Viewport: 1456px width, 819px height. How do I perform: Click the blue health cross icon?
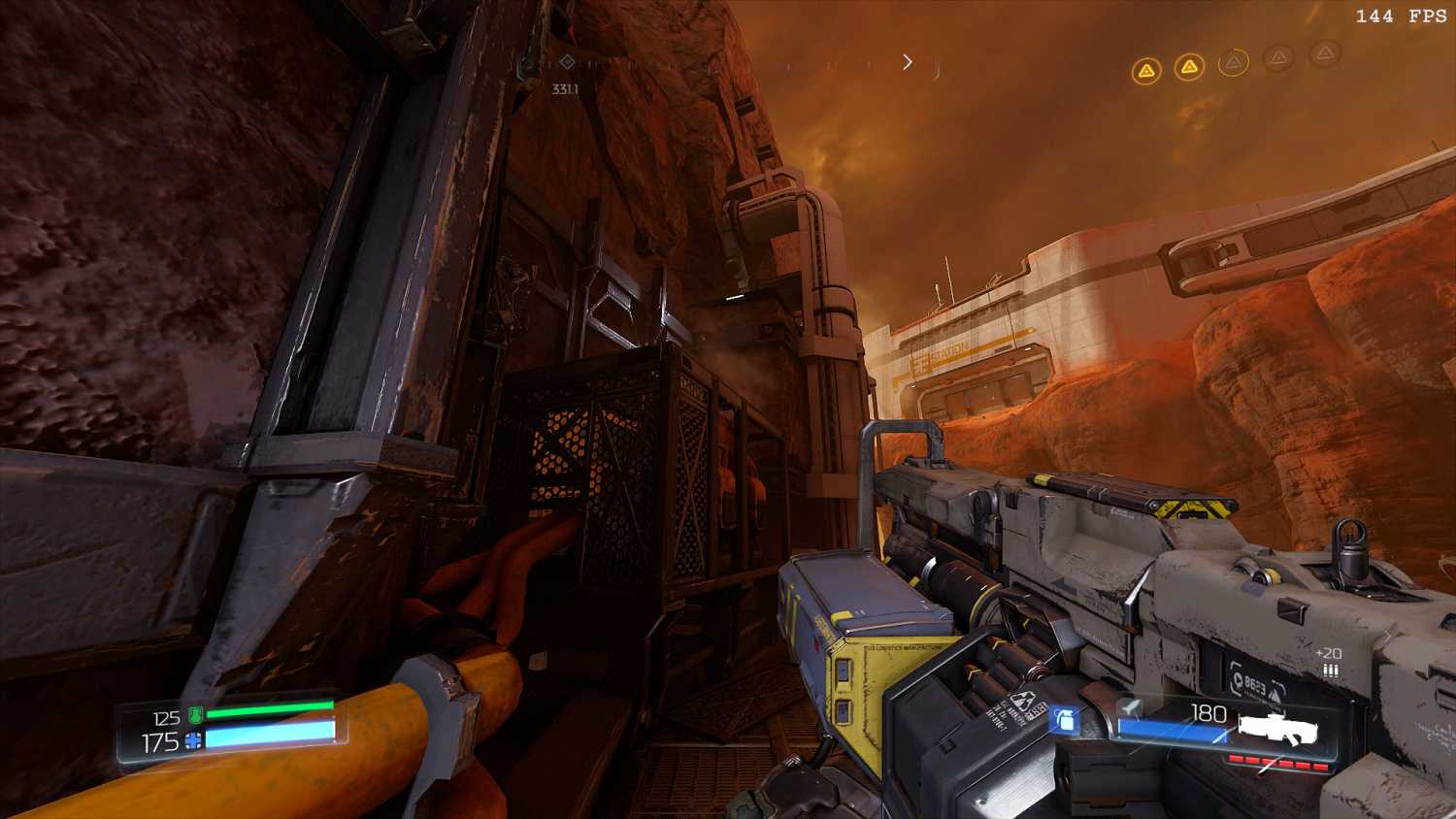(194, 742)
